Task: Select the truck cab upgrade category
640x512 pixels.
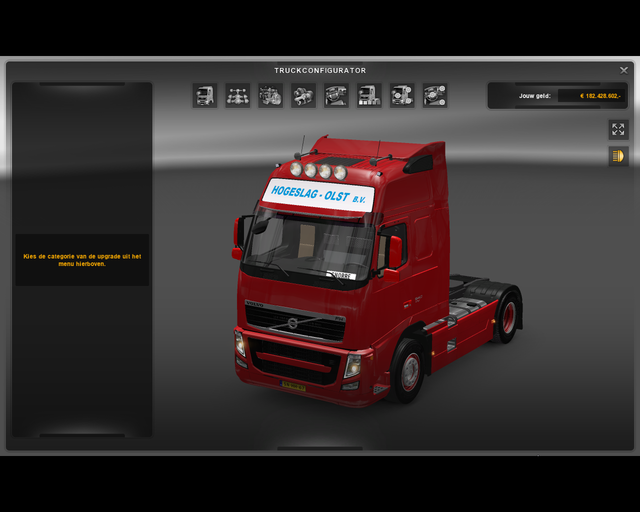Action: 205,96
